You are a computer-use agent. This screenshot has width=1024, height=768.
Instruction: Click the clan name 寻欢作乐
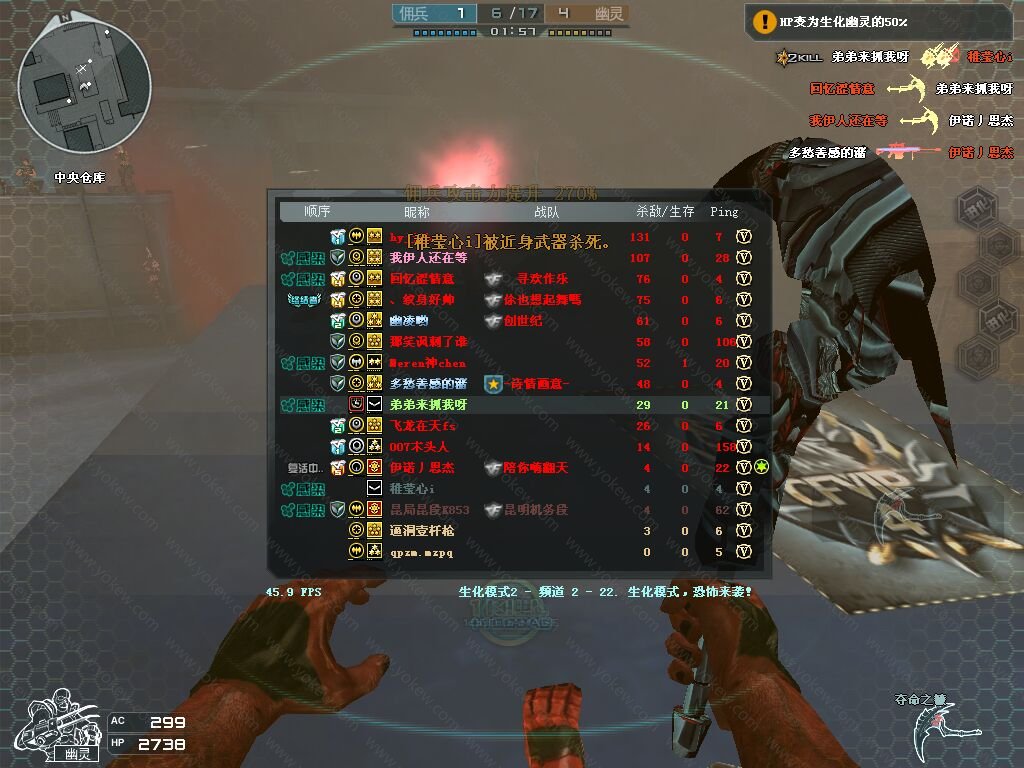point(542,279)
